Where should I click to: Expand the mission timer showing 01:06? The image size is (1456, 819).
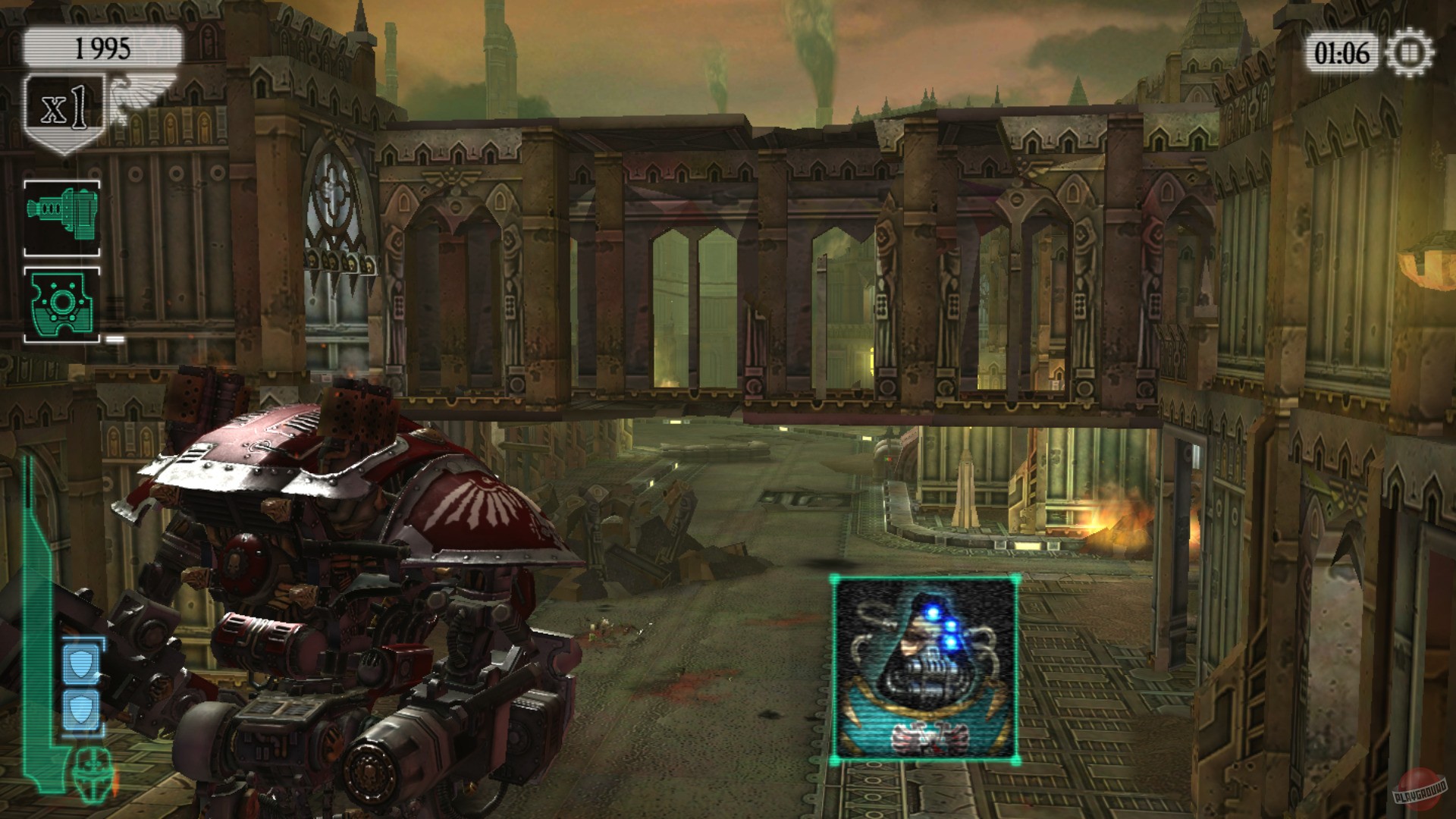point(1344,49)
